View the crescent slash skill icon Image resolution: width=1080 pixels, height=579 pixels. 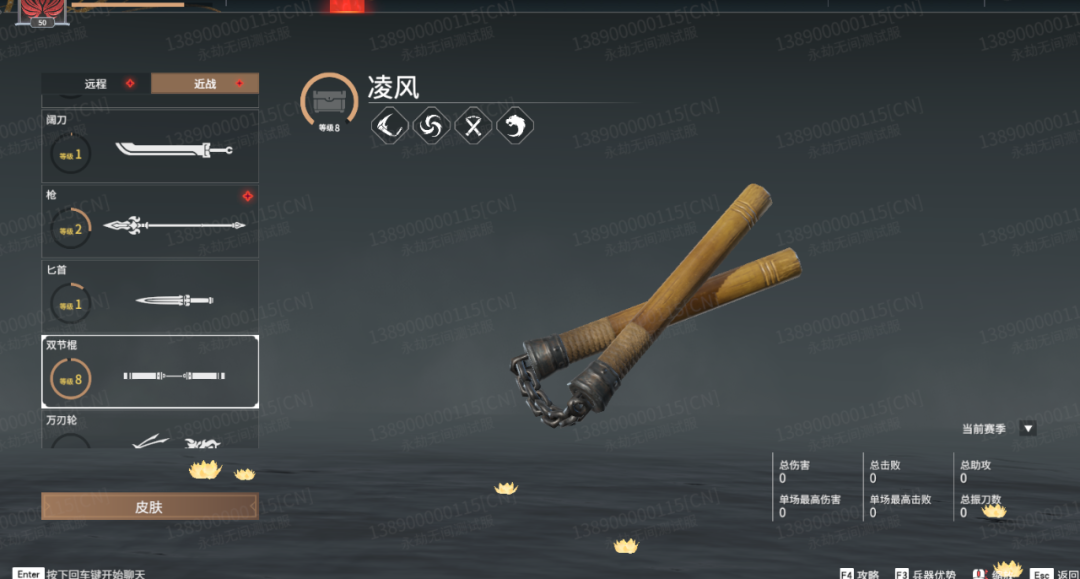(389, 126)
